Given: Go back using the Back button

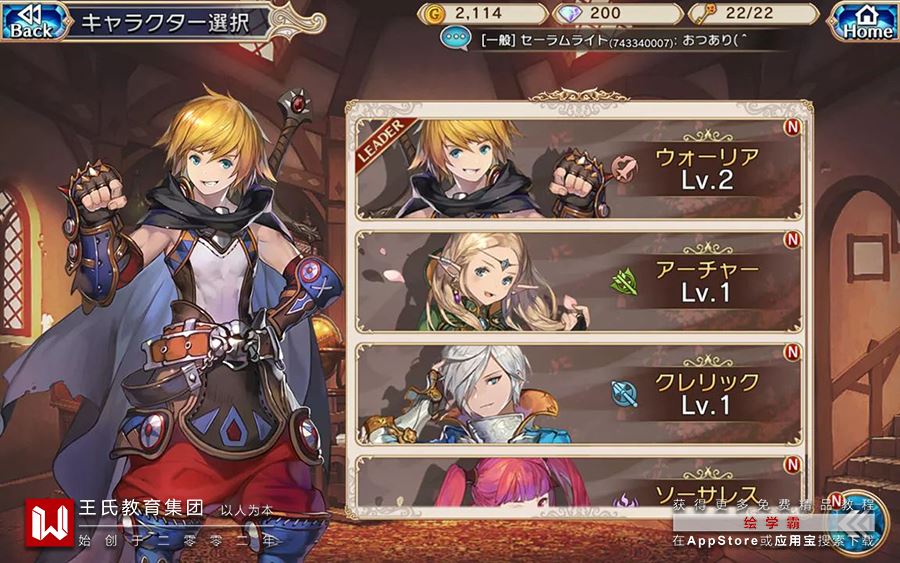Looking at the screenshot, I should 29,21.
